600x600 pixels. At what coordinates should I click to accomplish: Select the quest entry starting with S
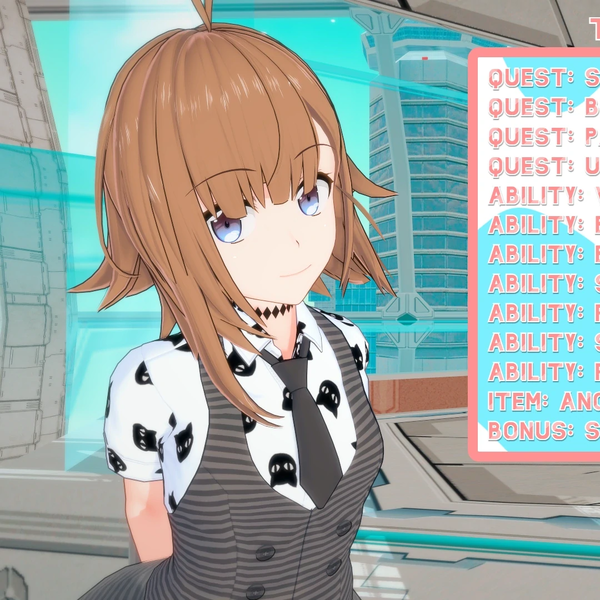540,77
